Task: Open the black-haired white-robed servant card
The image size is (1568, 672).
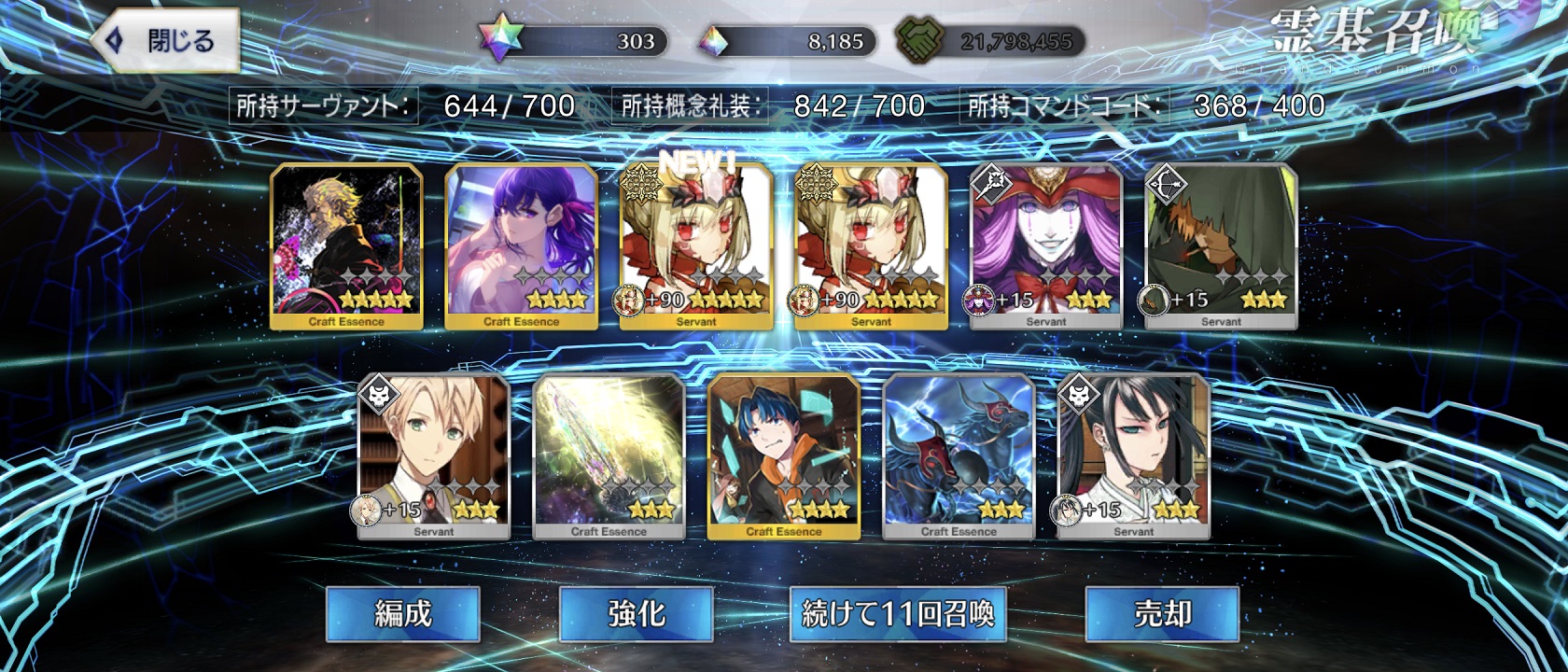Action: (1134, 456)
